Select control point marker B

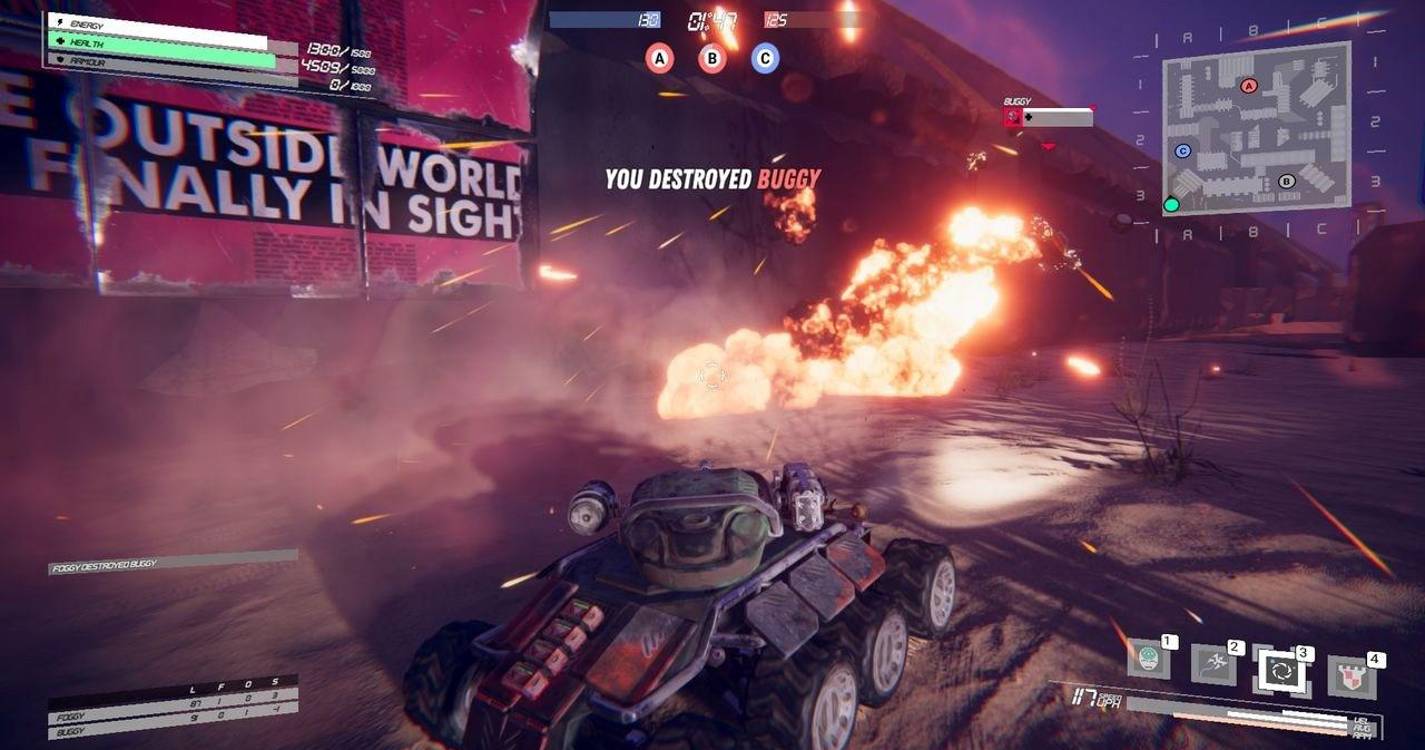(x=712, y=60)
